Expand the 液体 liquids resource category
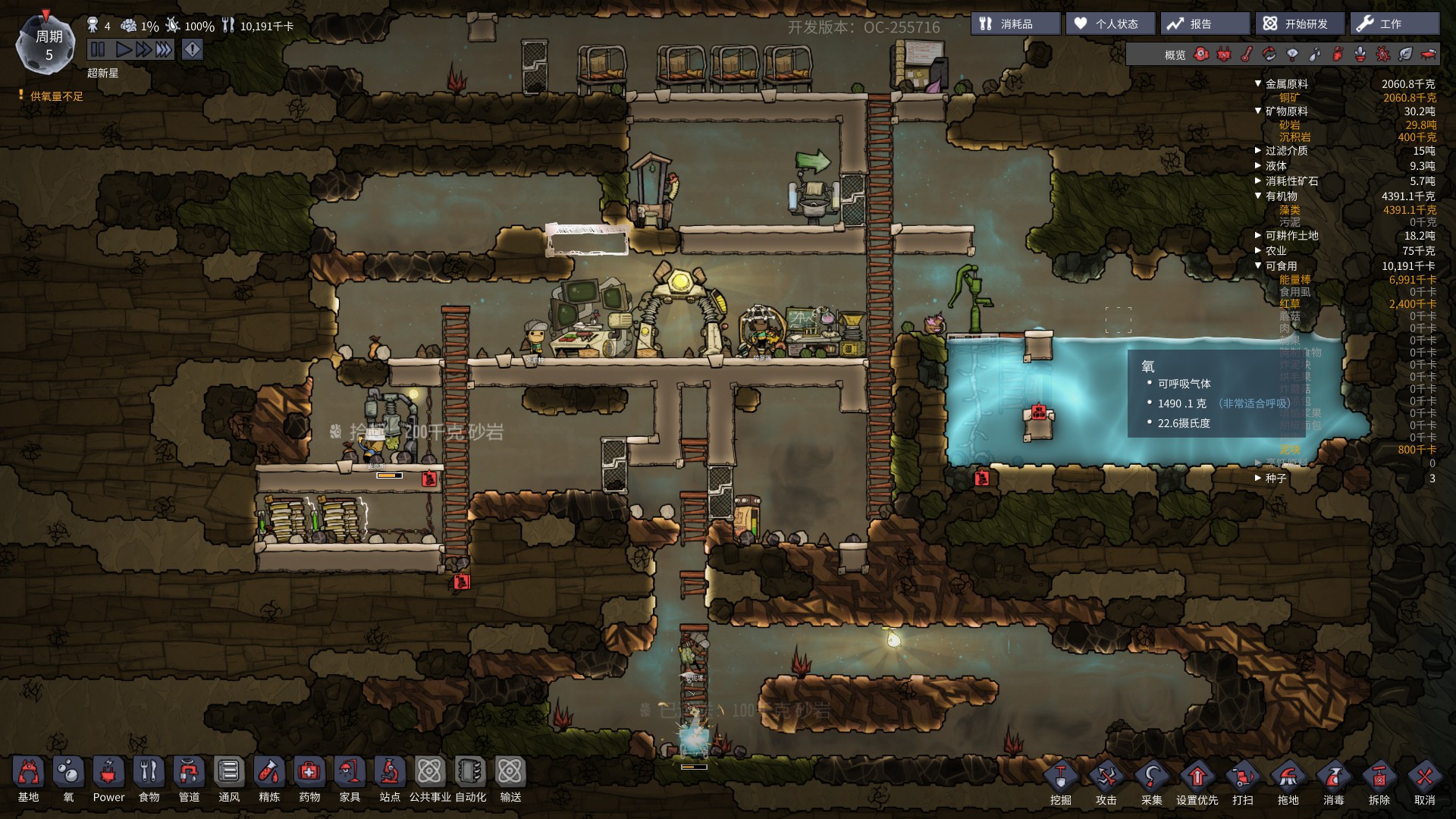The height and width of the screenshot is (819, 1456). point(1259,166)
